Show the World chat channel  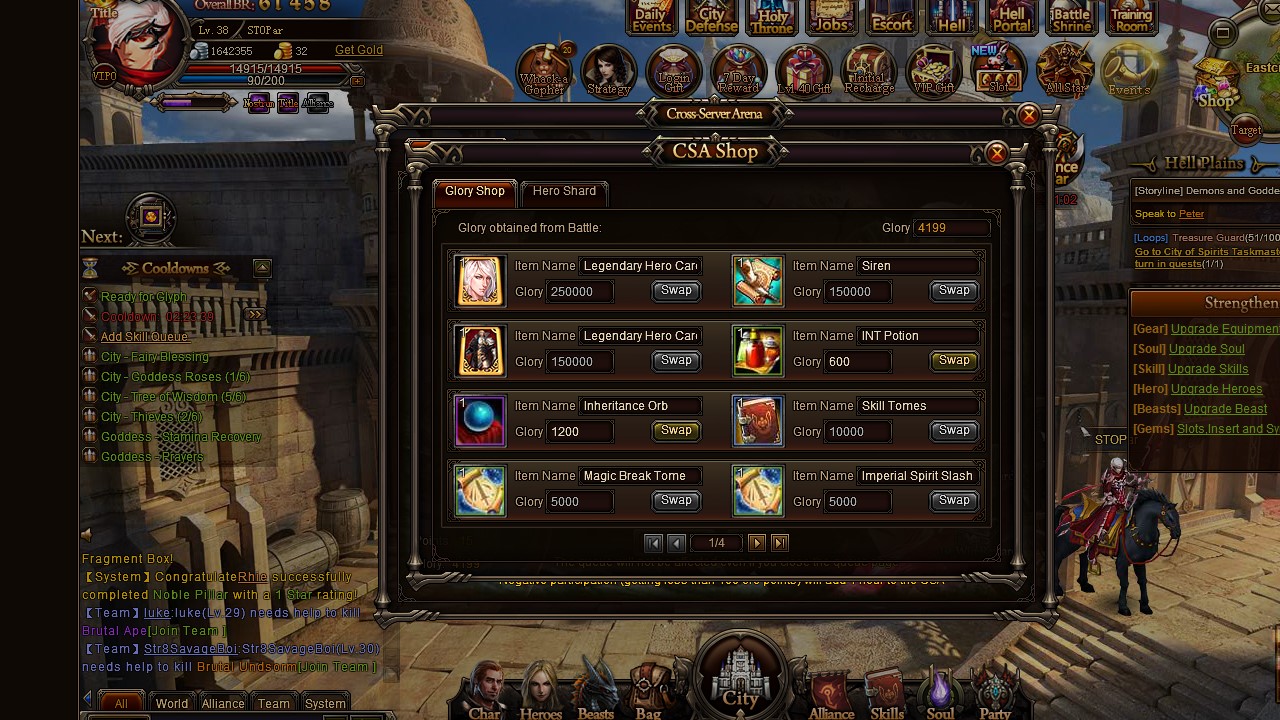(x=172, y=703)
